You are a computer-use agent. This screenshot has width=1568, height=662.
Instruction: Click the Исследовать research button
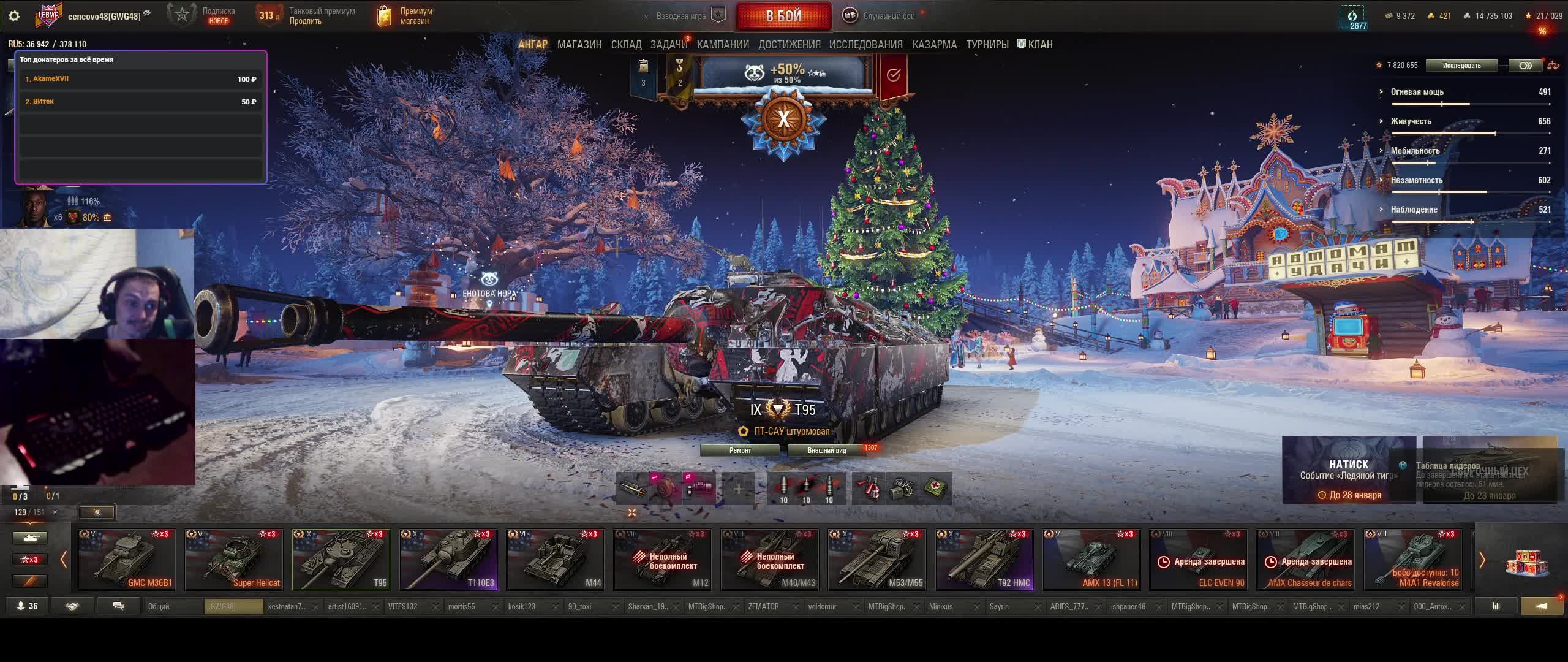coord(1461,66)
